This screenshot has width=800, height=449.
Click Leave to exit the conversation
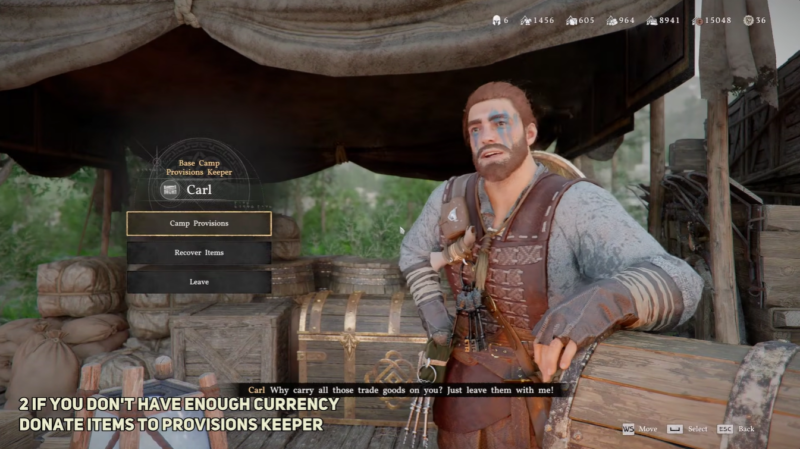[x=199, y=282]
